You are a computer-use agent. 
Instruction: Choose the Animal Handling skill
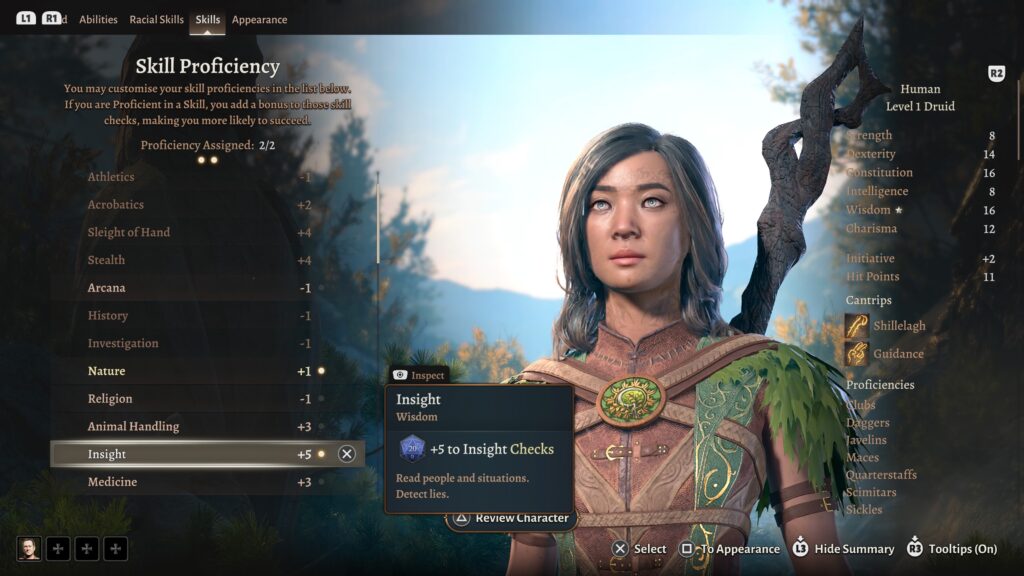pos(200,427)
